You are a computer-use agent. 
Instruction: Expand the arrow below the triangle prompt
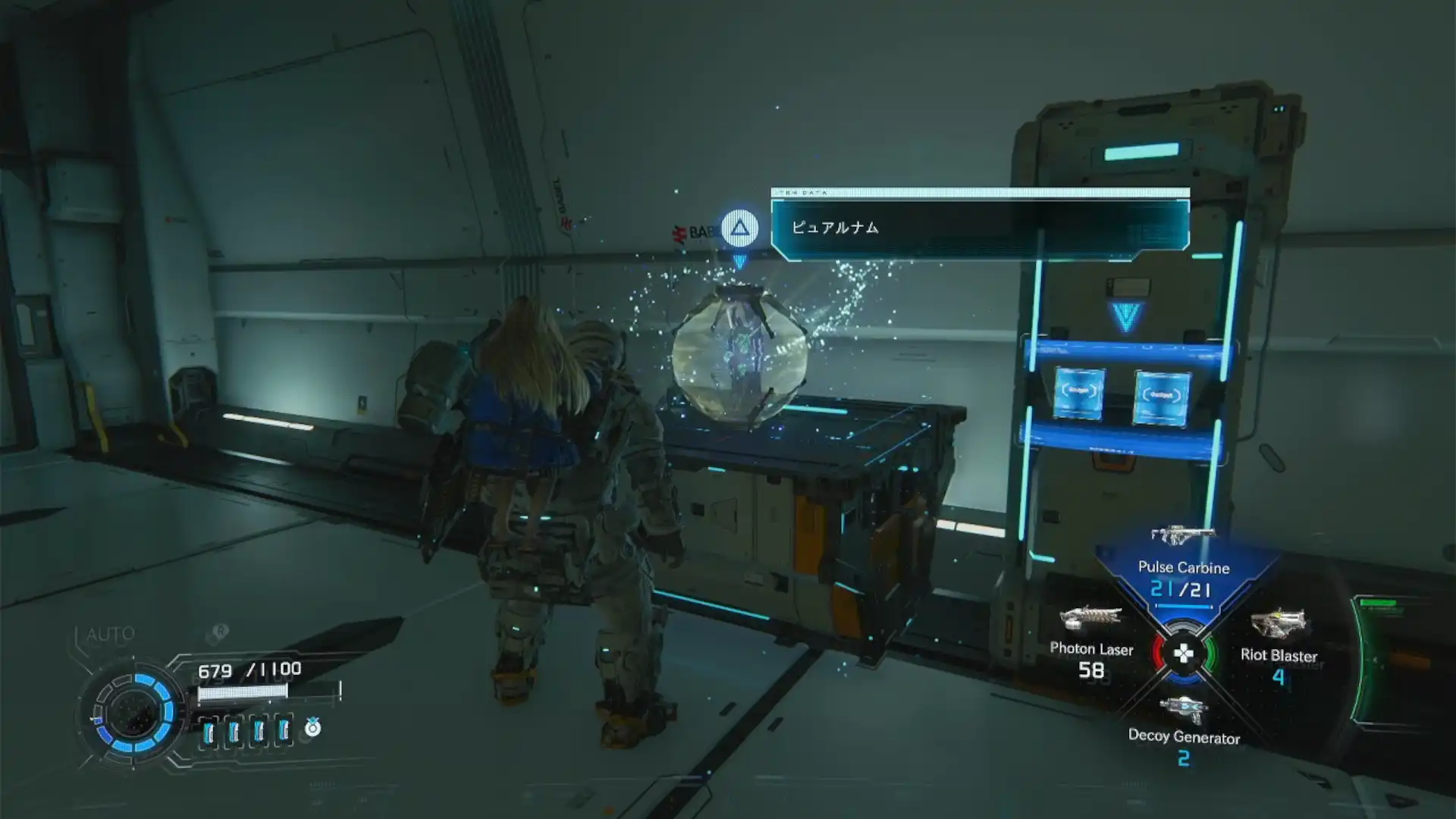(x=741, y=262)
